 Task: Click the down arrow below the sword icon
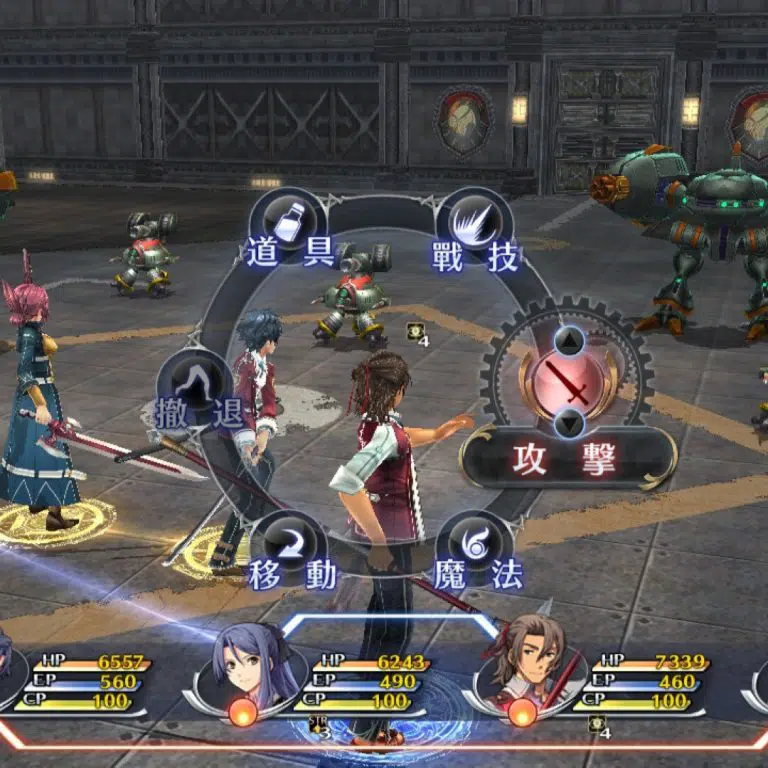tap(567, 422)
